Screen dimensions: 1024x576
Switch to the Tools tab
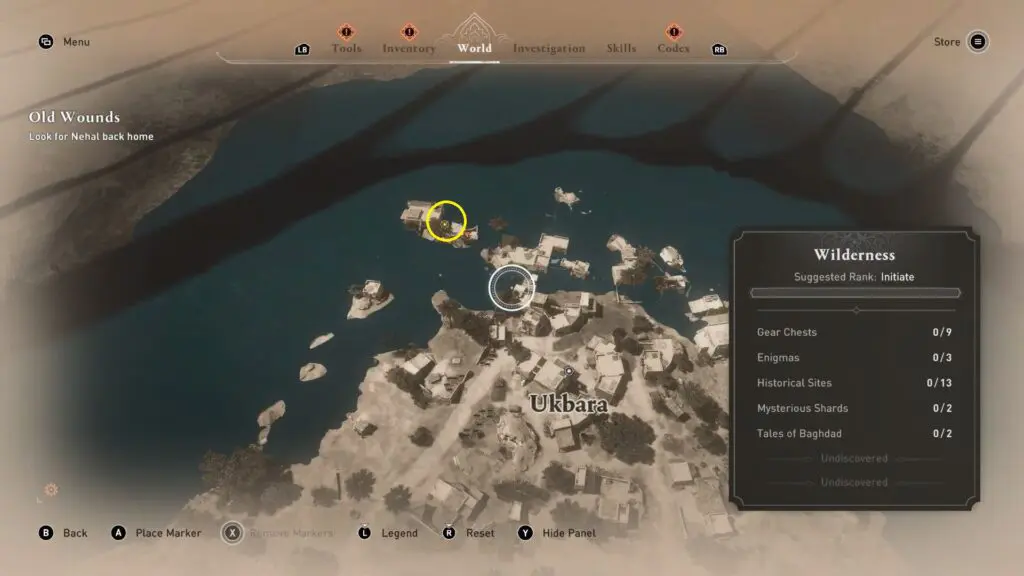click(346, 48)
